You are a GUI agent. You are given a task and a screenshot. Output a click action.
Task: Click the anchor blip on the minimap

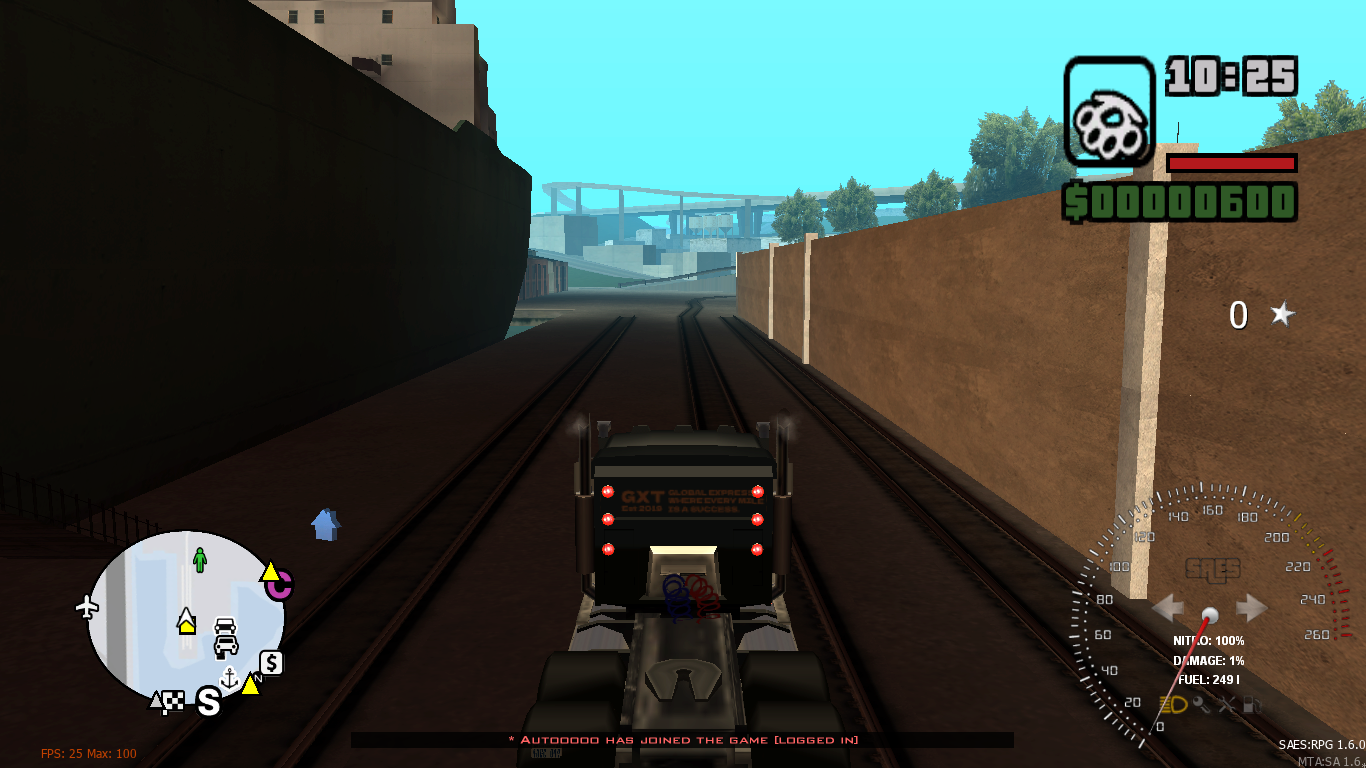pos(229,678)
